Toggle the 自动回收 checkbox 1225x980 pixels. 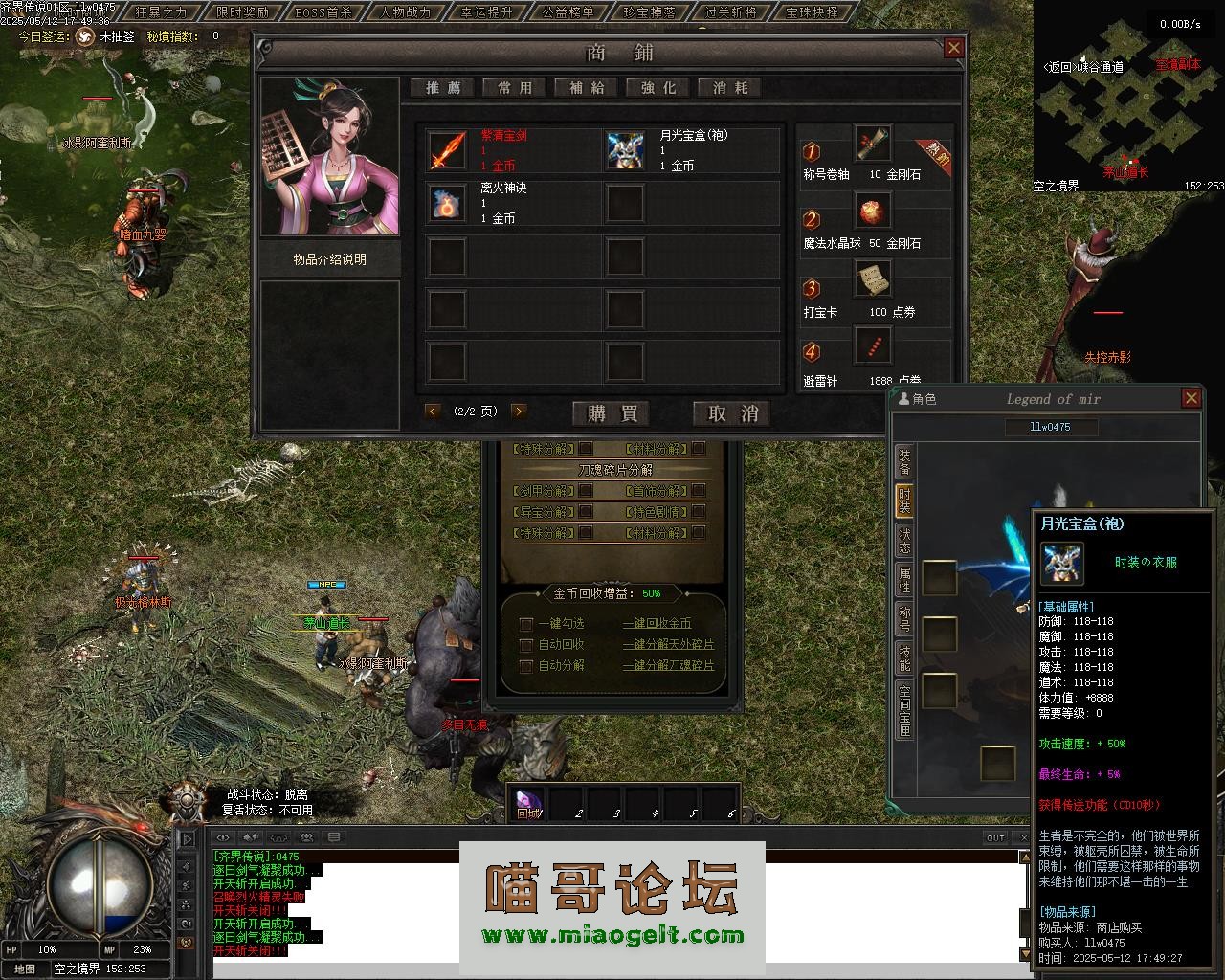pyautogui.click(x=526, y=645)
